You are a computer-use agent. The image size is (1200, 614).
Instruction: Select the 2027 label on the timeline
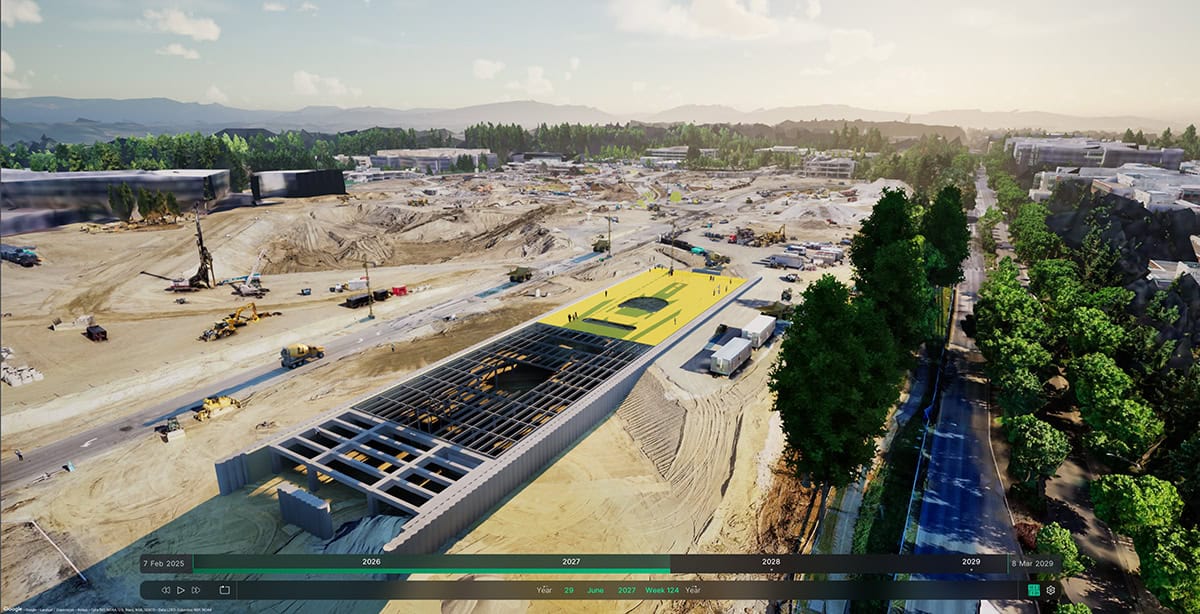click(571, 562)
